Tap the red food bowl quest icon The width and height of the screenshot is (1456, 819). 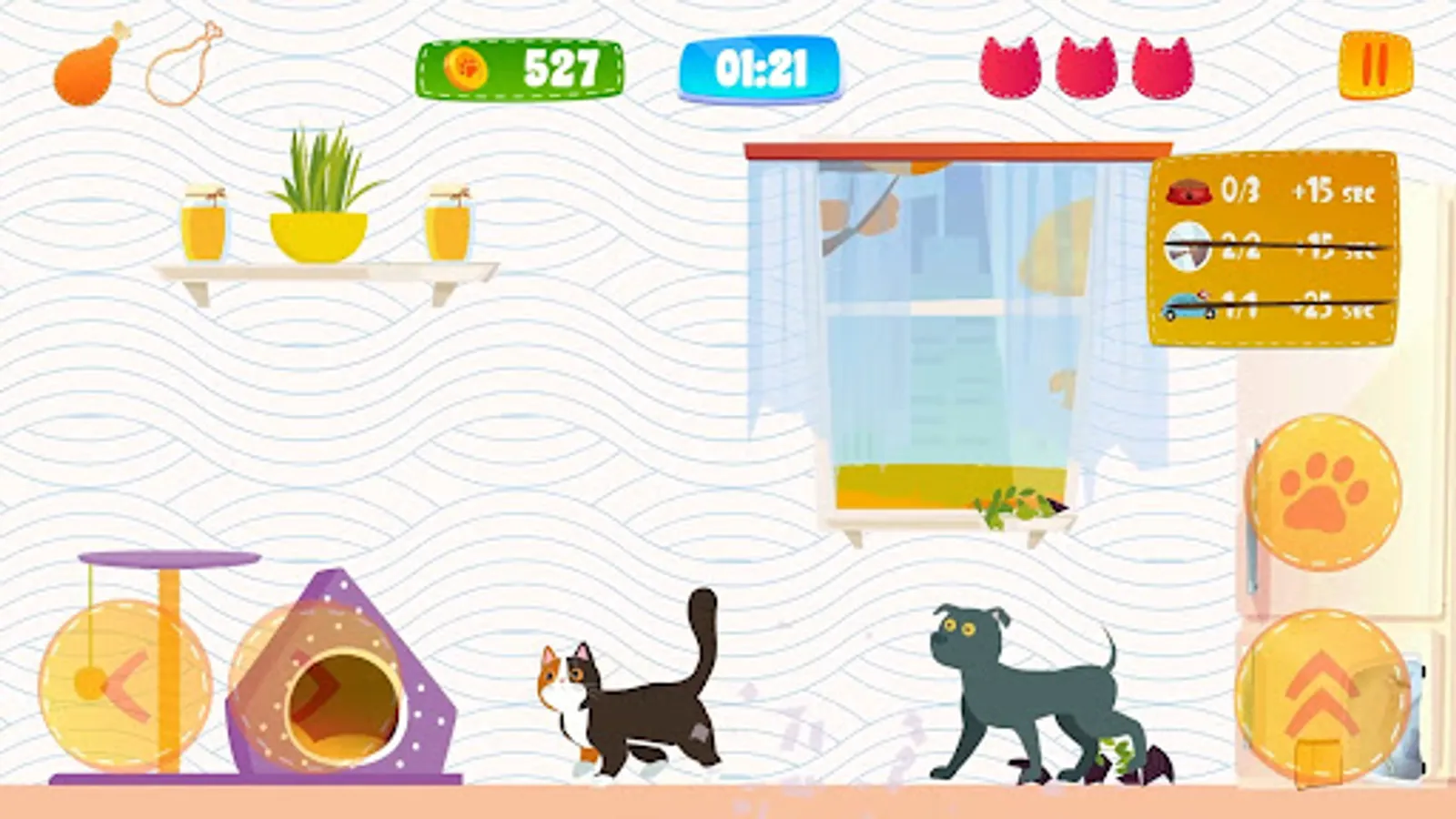pos(1188,193)
